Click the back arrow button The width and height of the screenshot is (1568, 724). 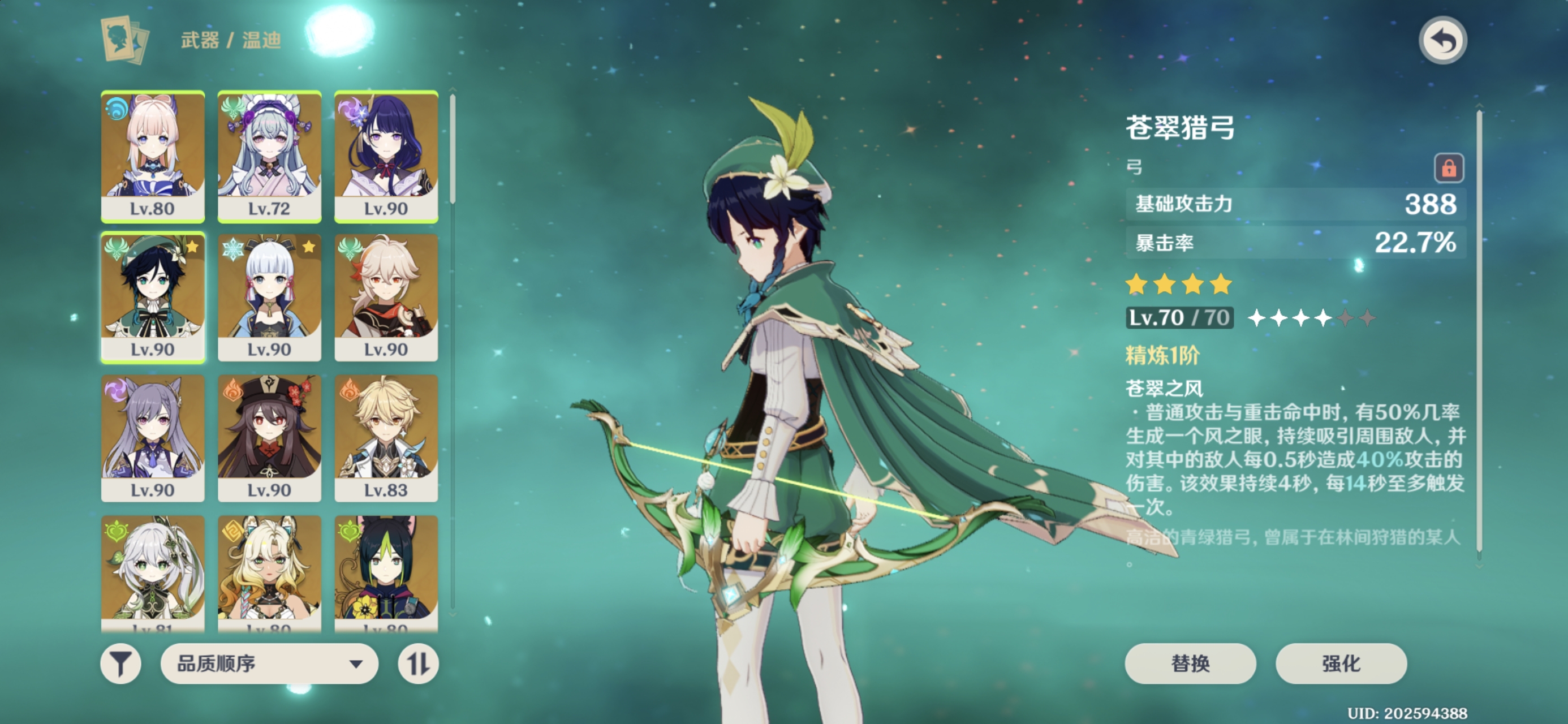point(1442,41)
